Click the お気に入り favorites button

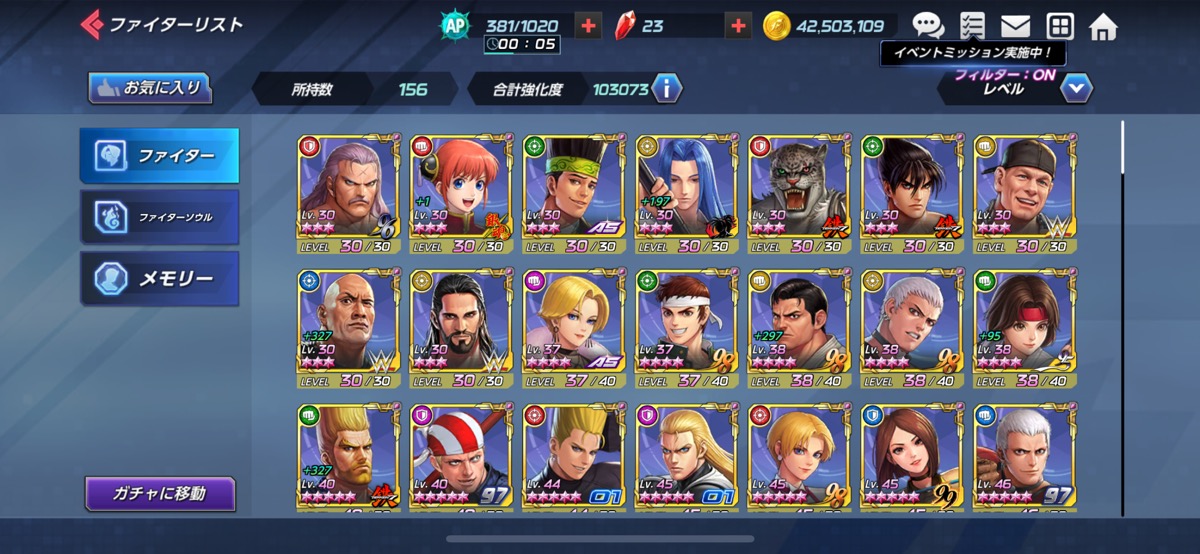point(150,88)
